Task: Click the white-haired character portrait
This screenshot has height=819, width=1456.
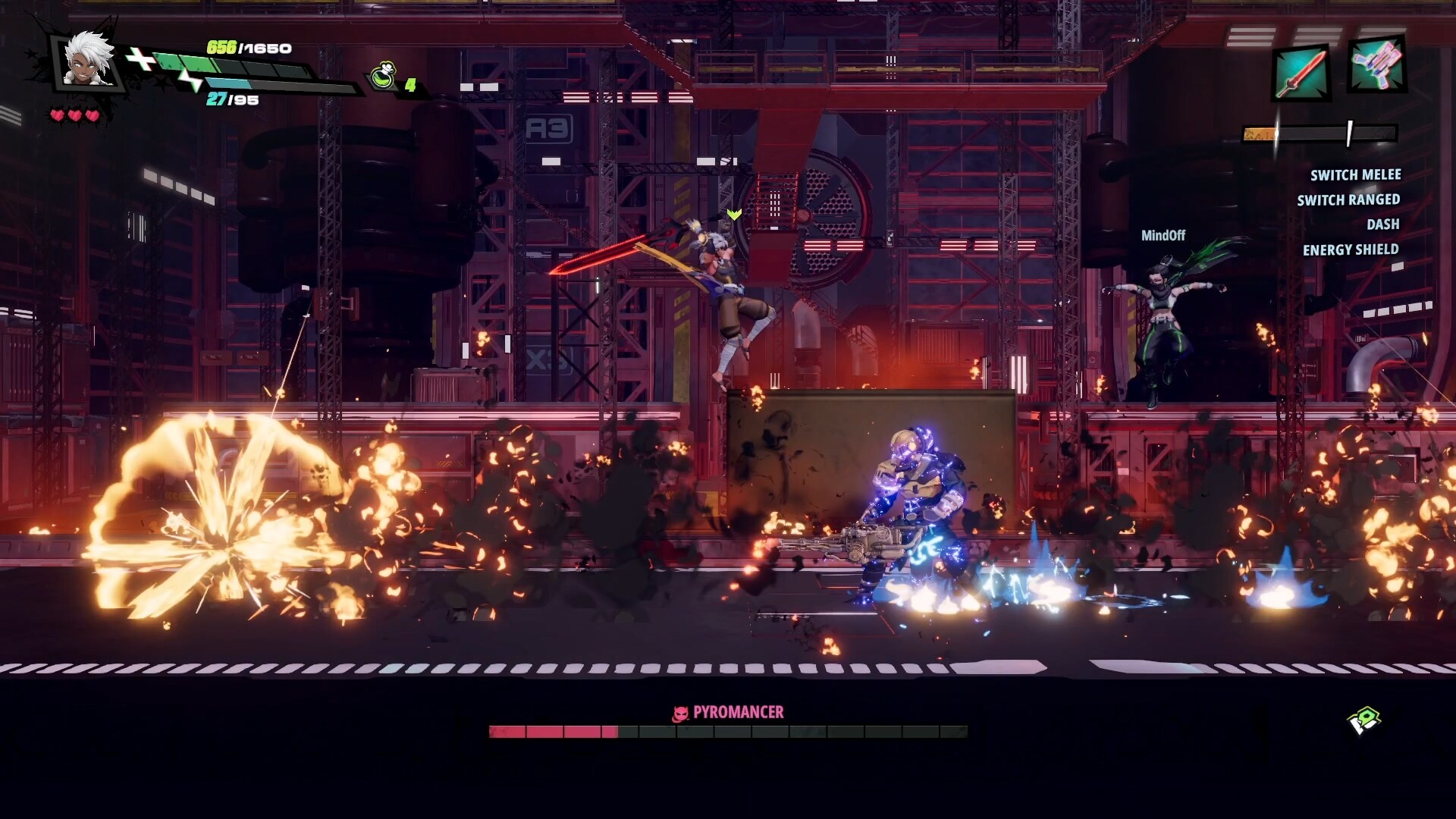Action: coord(87,61)
